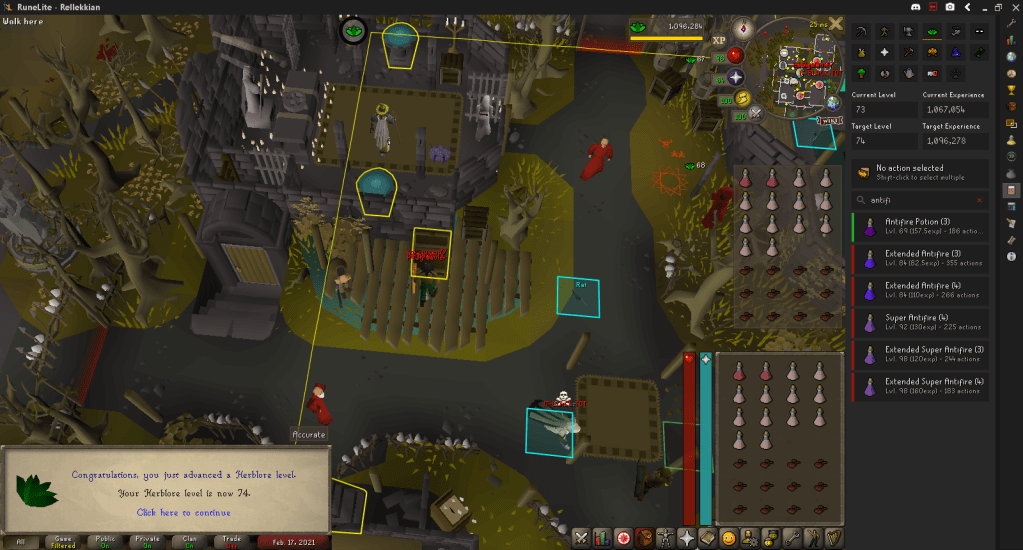1023x550 pixels.
Task: Edit the Target Level field
Action: tap(885, 141)
